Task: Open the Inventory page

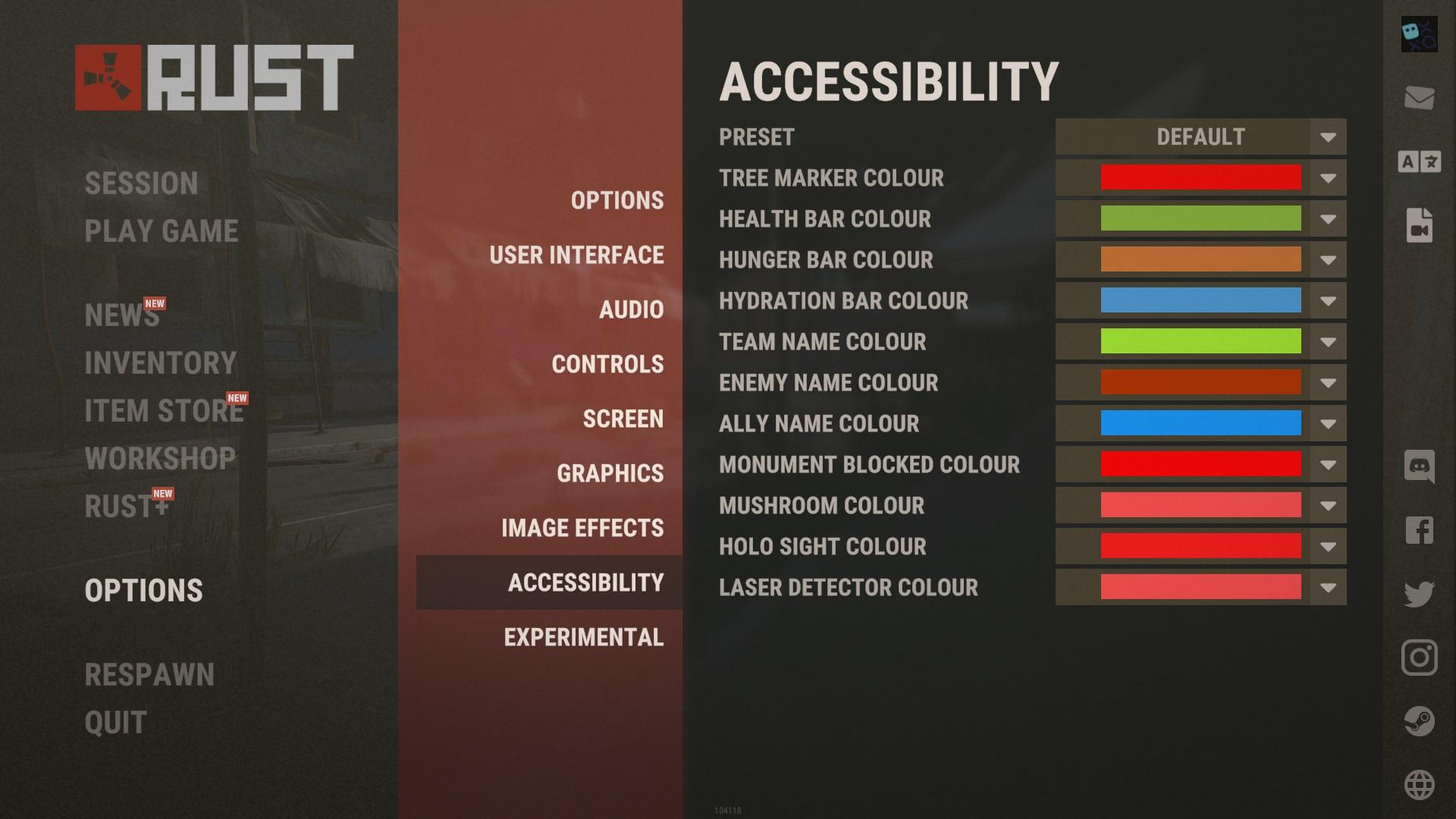Action: [161, 363]
